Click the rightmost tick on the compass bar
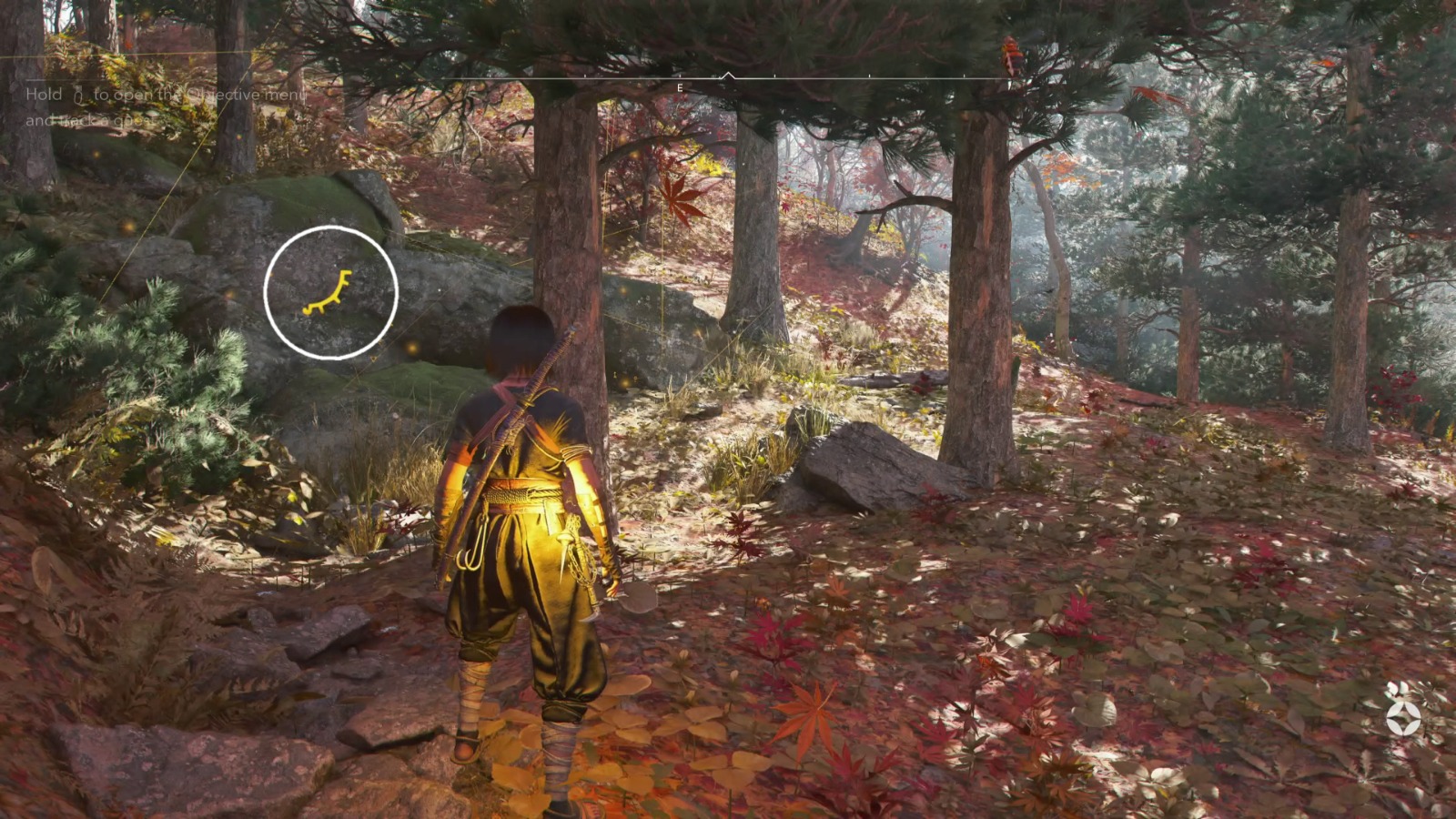Image resolution: width=1456 pixels, height=819 pixels. point(964,75)
